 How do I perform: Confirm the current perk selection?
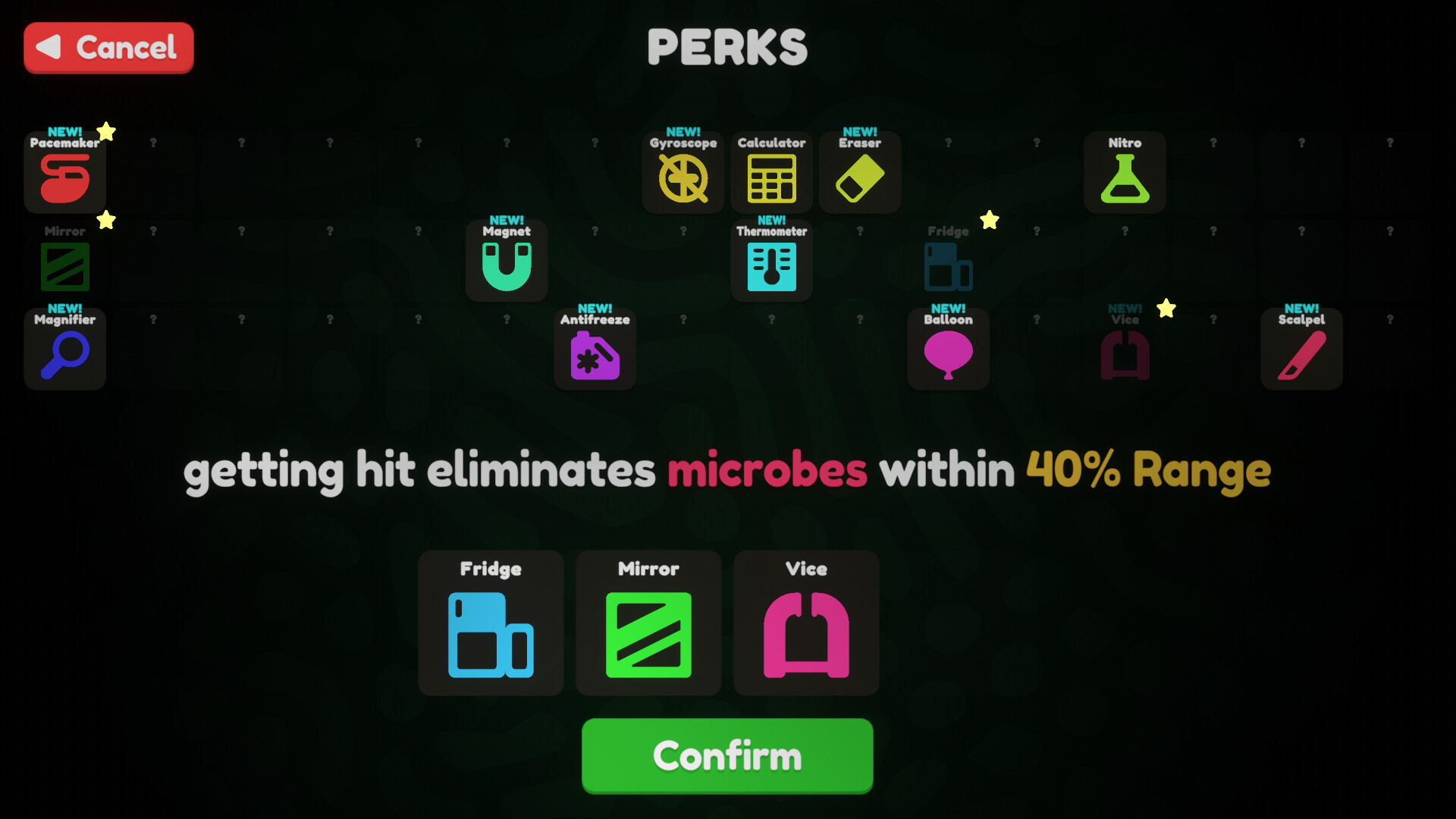[x=726, y=755]
